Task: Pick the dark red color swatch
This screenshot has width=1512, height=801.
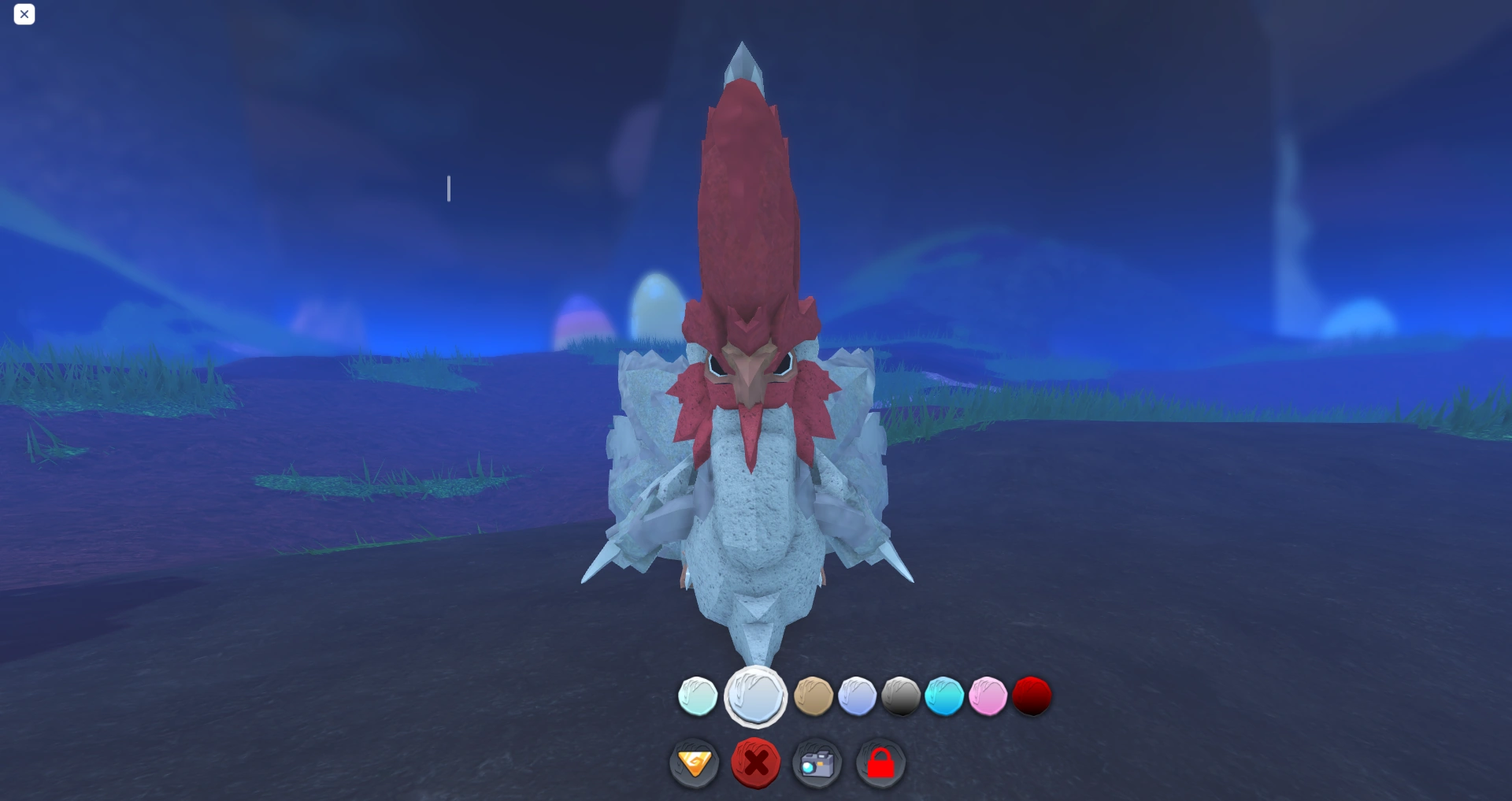Action: coord(1032,695)
